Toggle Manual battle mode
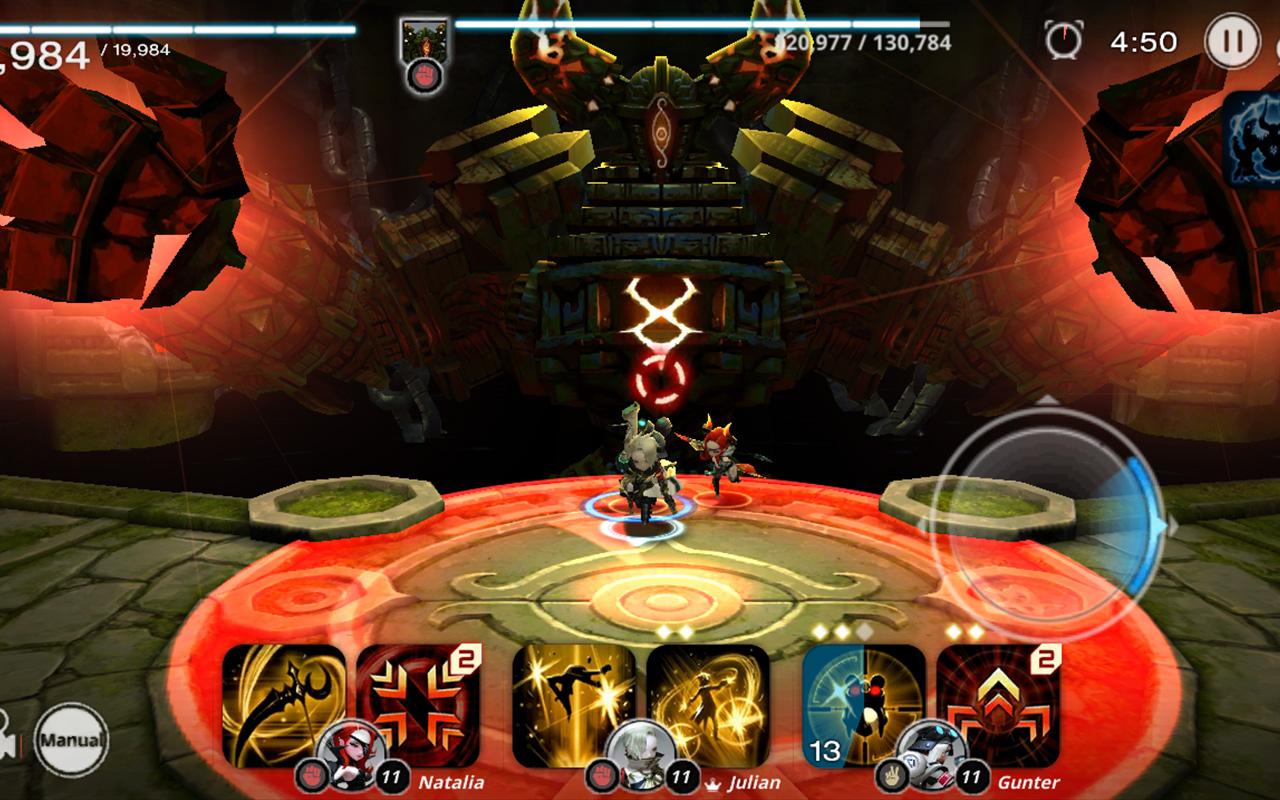The image size is (1280, 800). click(72, 740)
